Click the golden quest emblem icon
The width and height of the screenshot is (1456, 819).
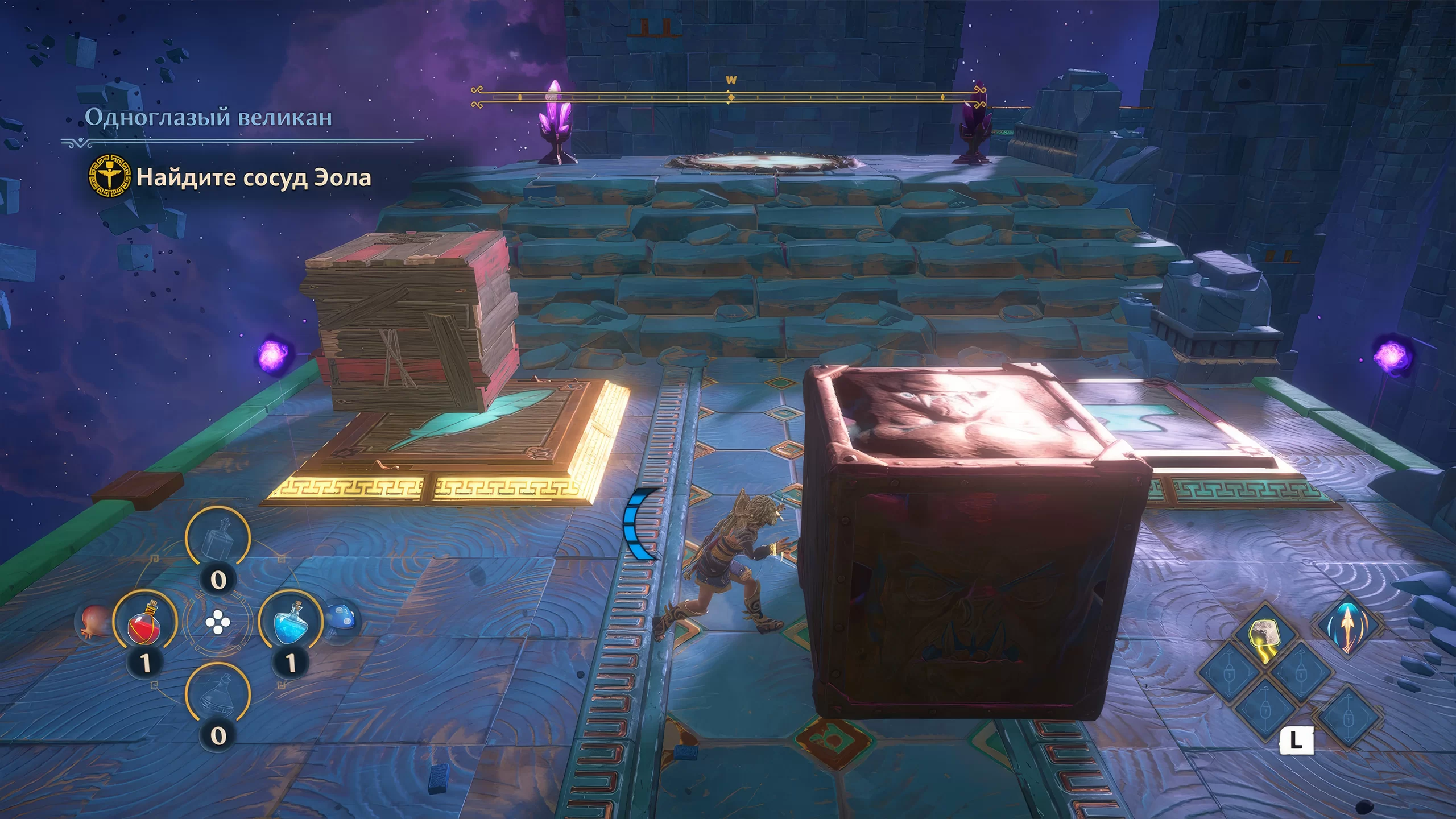pos(109,176)
